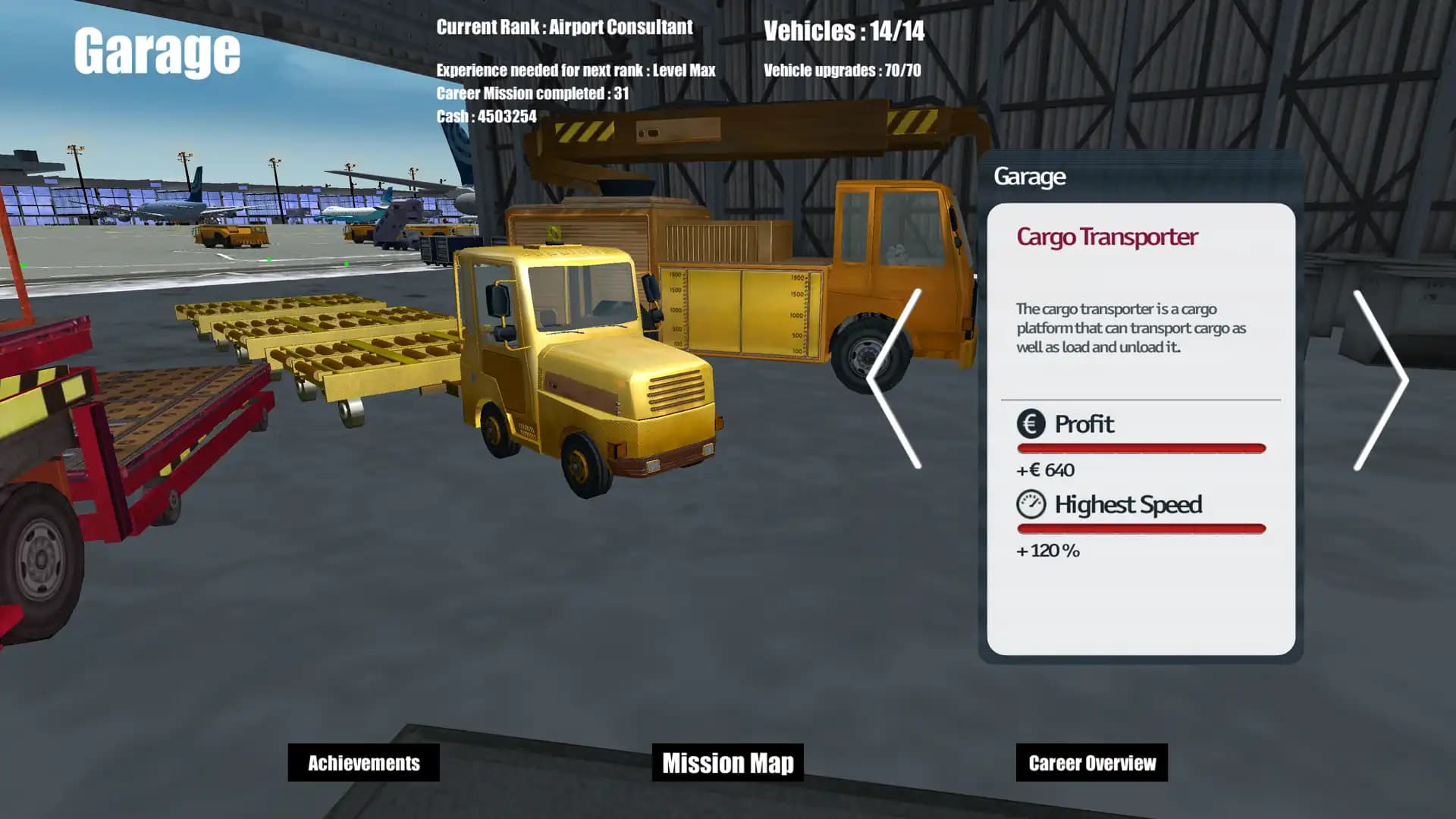
Task: Open the Mission Map screen
Action: (727, 763)
